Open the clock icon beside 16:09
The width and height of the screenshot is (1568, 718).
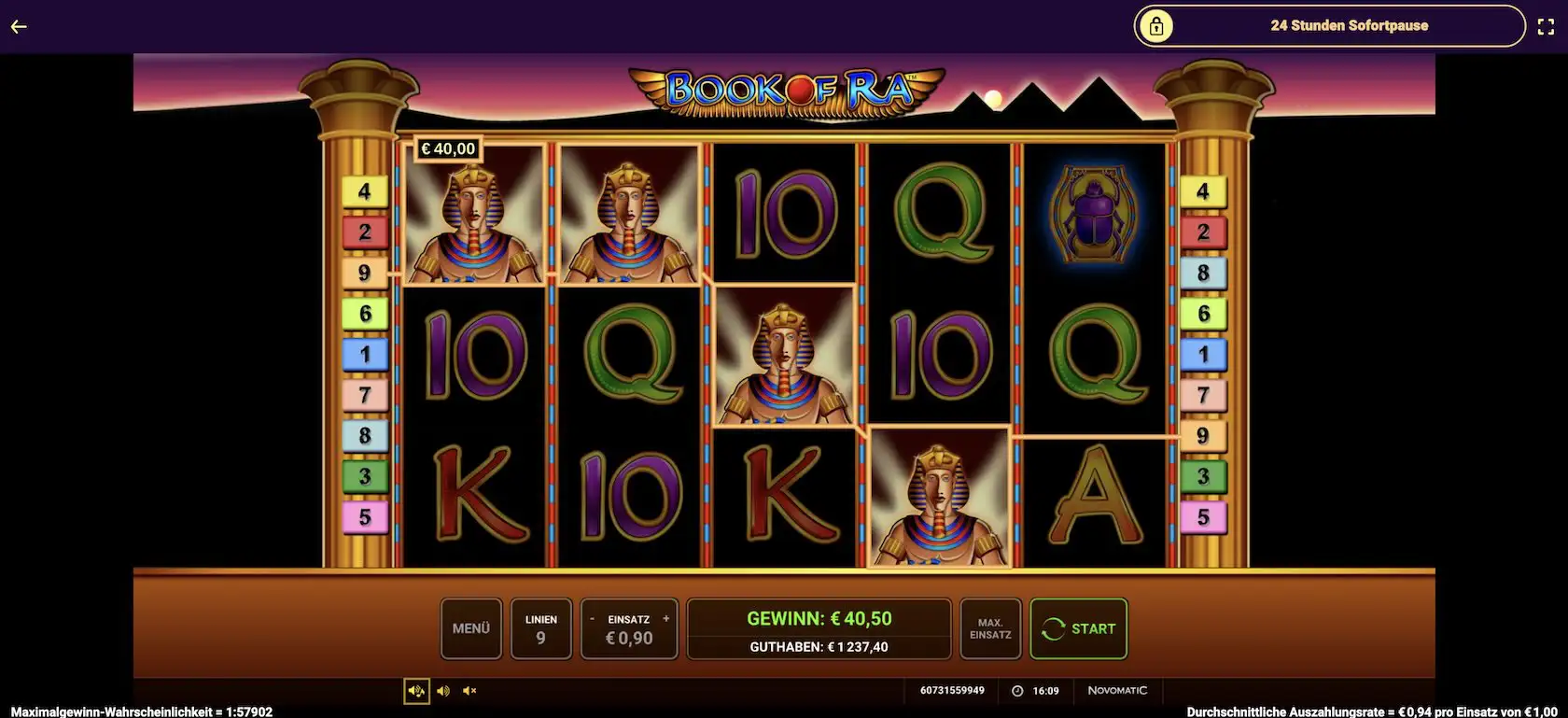click(x=1016, y=691)
